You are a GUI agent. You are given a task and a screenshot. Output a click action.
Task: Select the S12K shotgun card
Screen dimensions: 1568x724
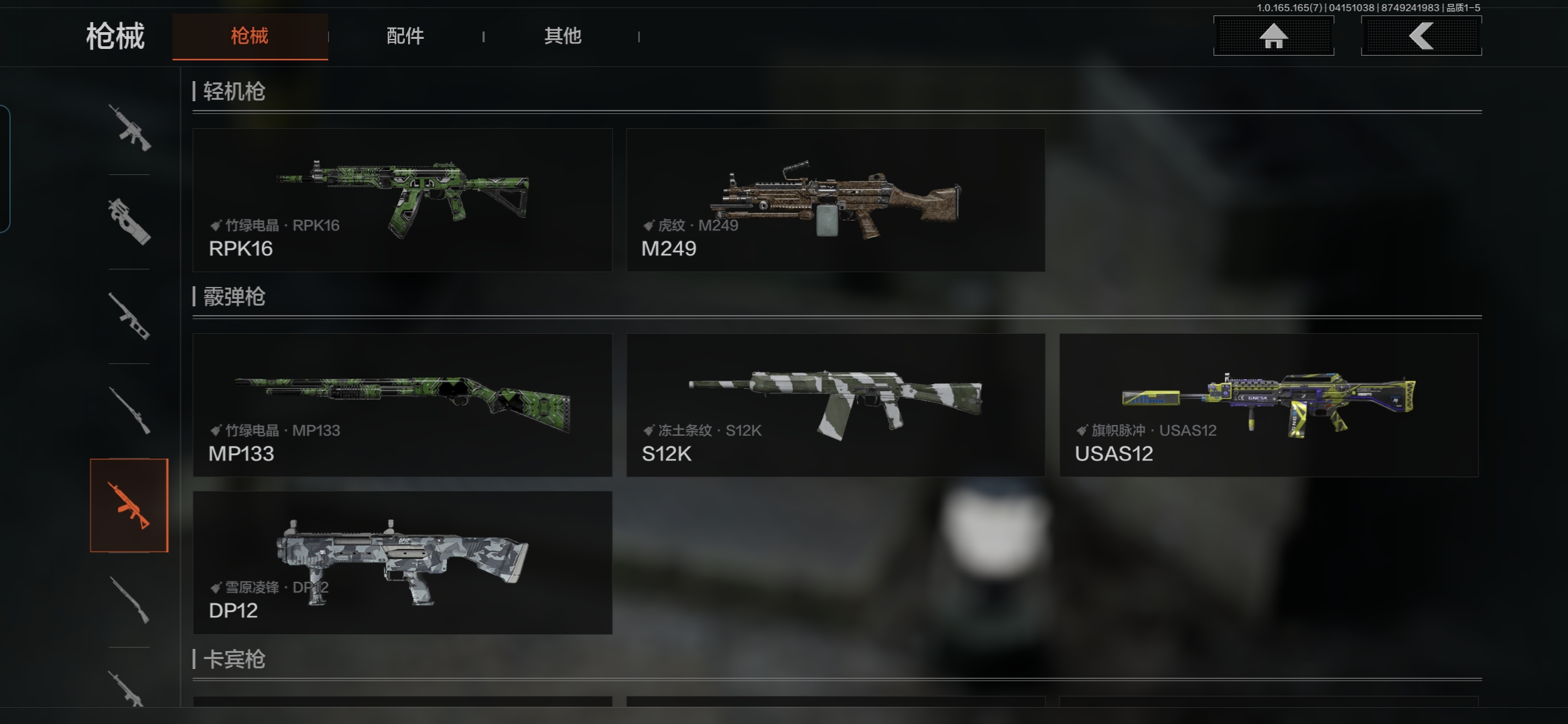[835, 405]
